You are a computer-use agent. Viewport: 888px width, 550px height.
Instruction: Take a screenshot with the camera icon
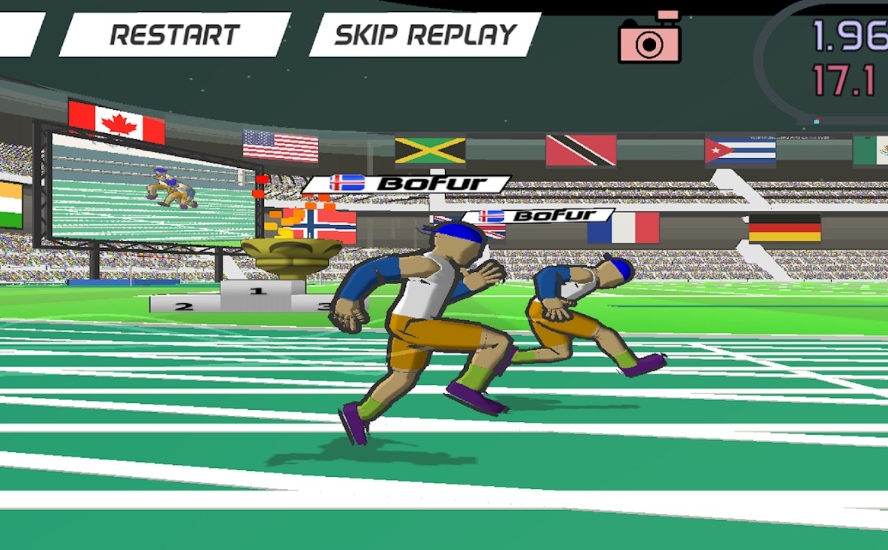tap(650, 40)
